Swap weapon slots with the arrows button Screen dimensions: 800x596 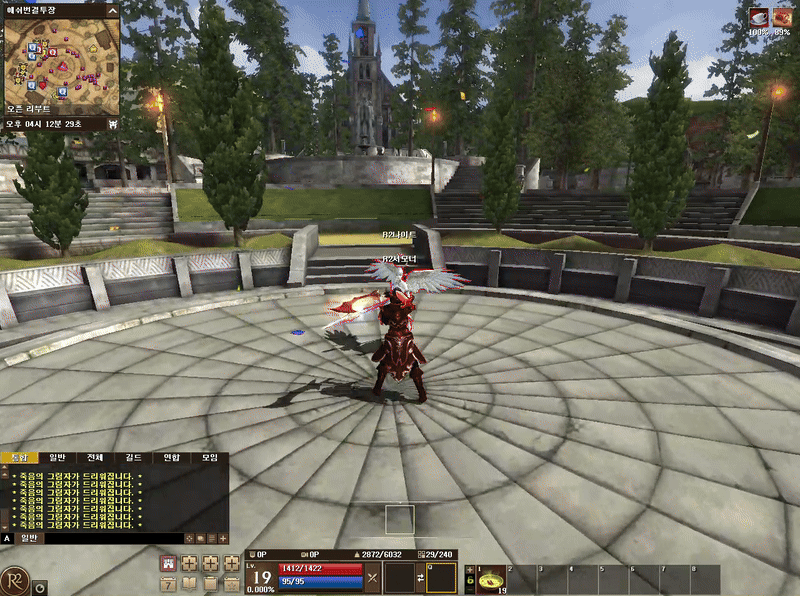pos(420,577)
